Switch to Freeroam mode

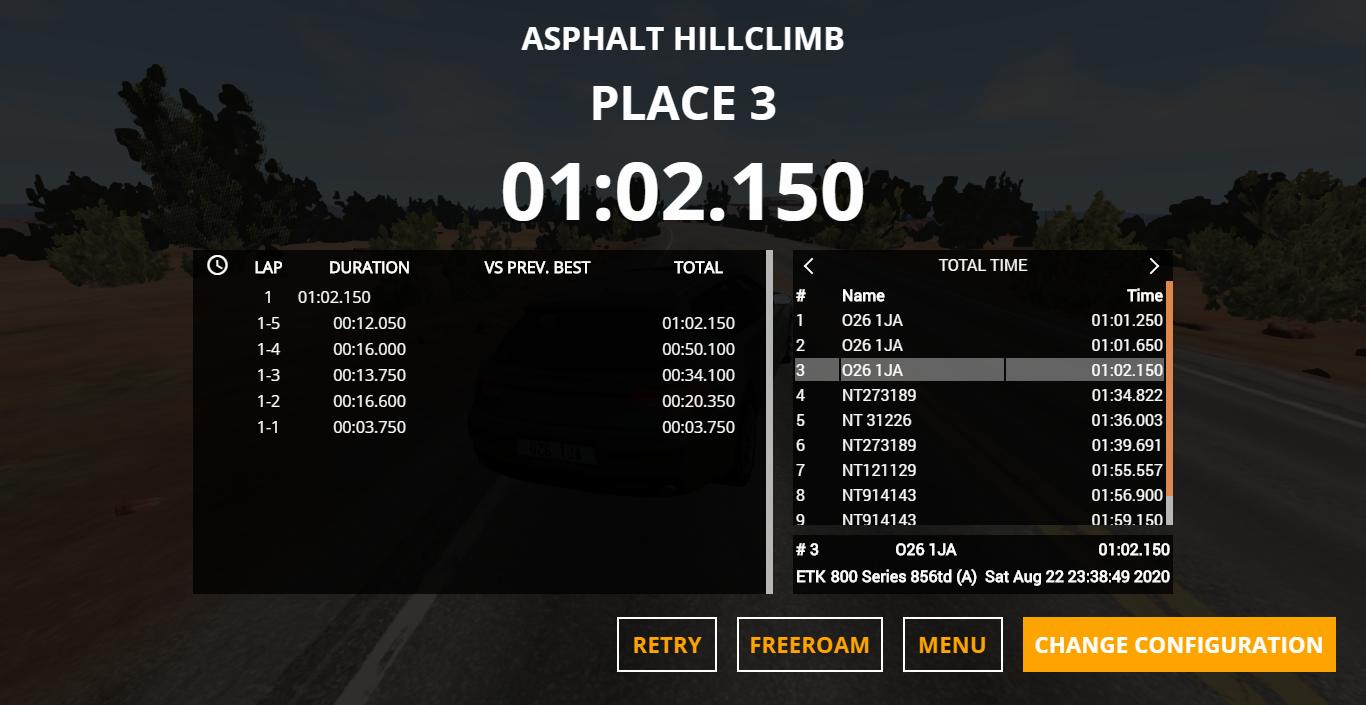(x=809, y=645)
